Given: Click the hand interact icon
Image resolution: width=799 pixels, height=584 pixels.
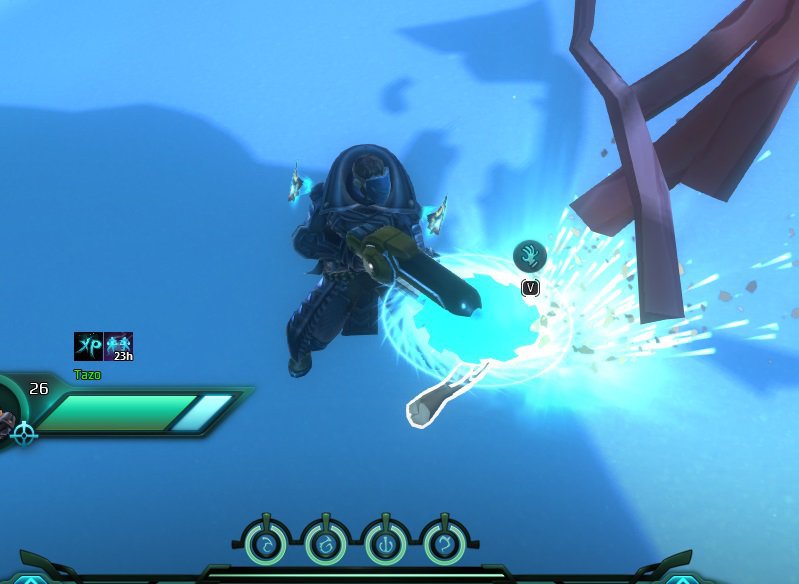Looking at the screenshot, I should [530, 256].
